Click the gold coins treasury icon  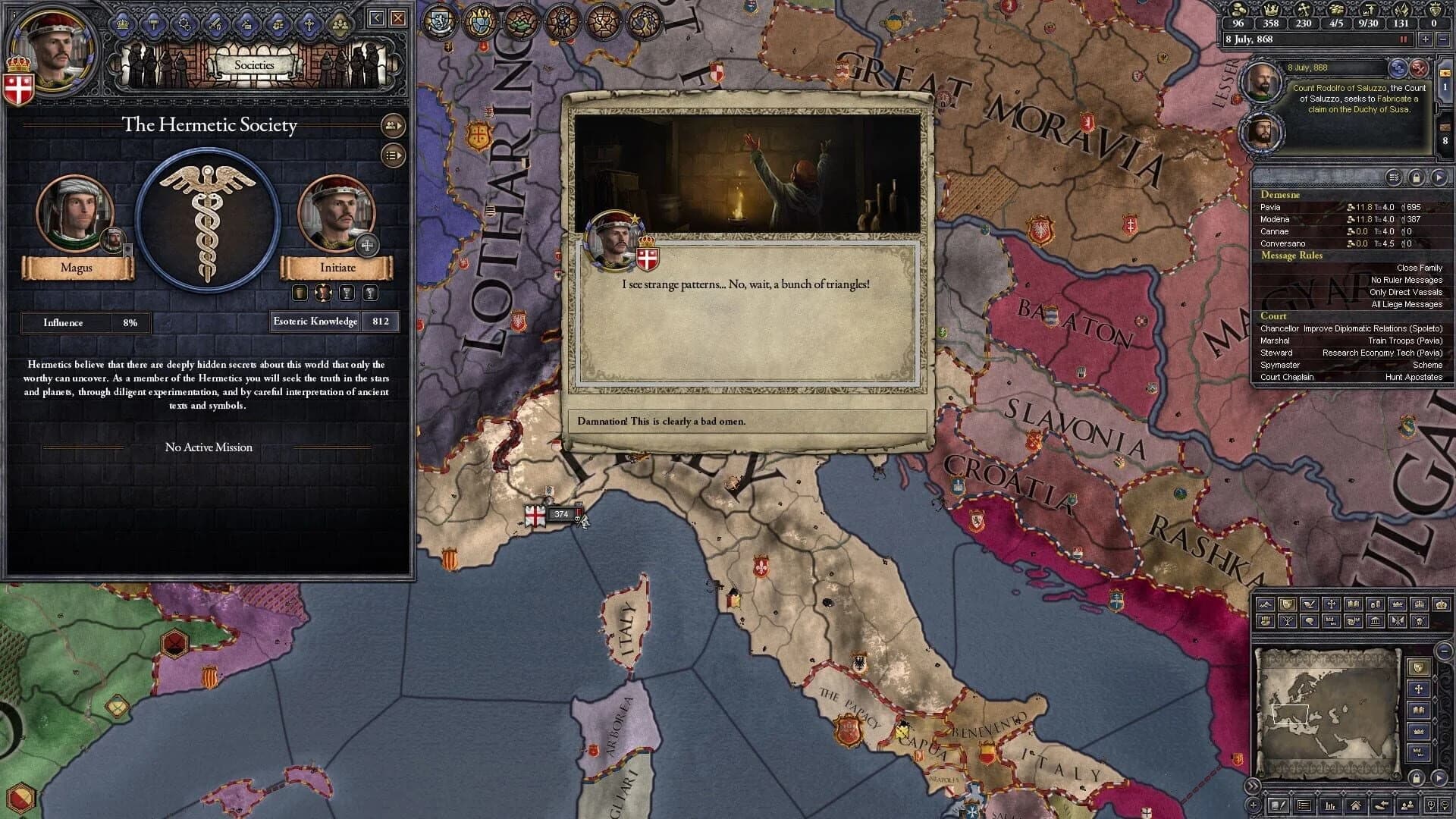1238,11
